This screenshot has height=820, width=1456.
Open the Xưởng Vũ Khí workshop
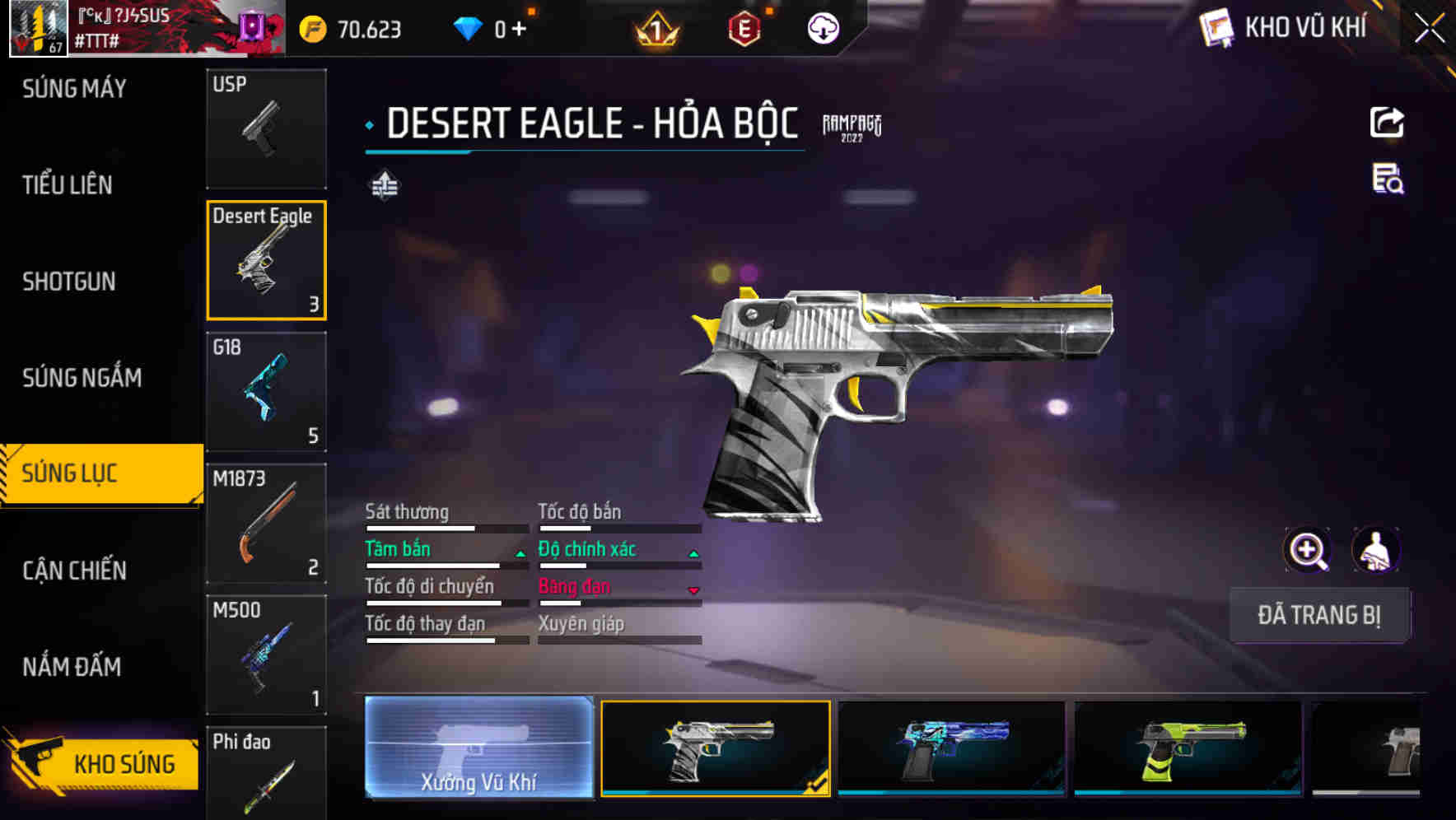(478, 748)
